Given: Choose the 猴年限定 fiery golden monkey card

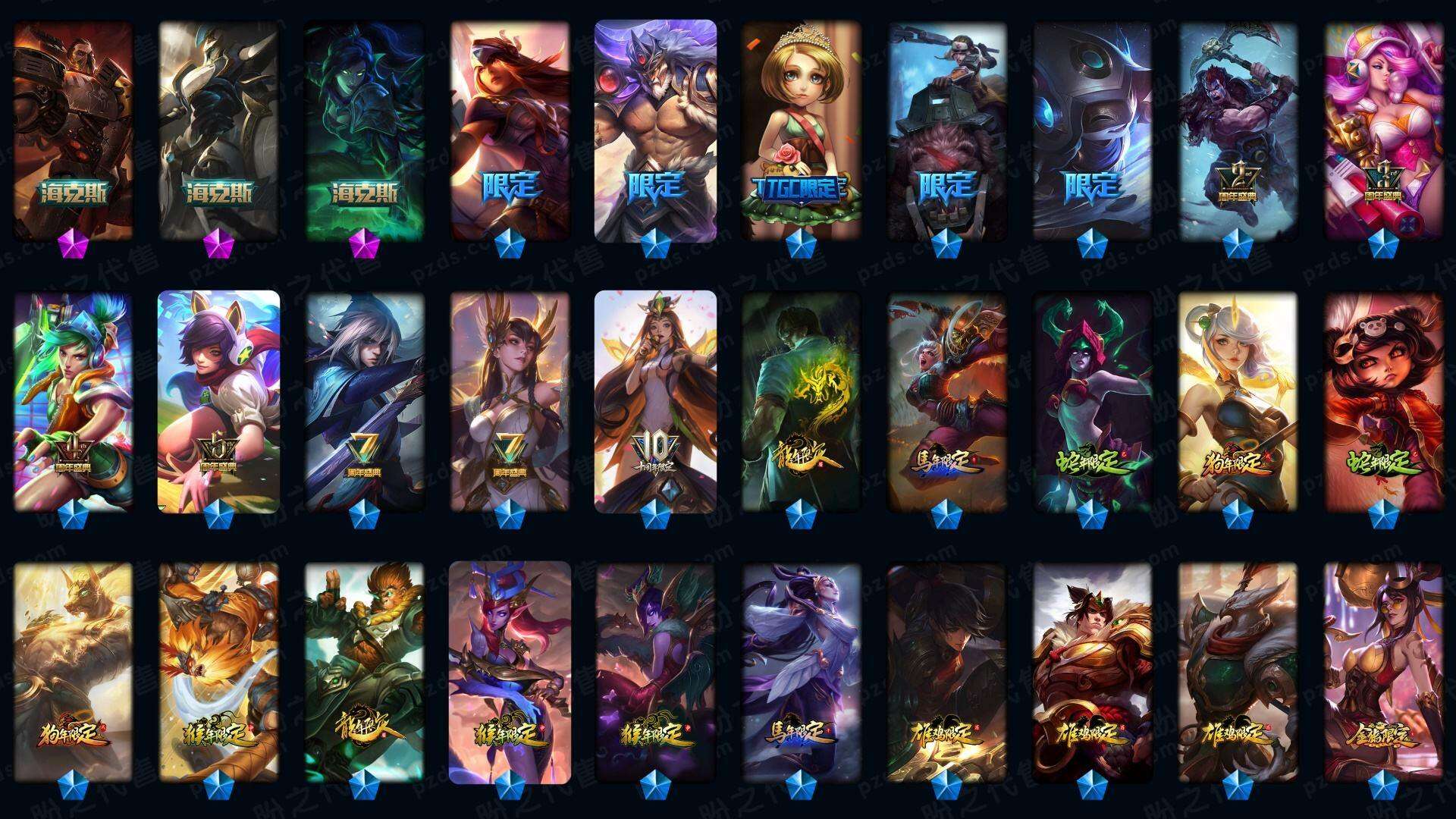Looking at the screenshot, I should coord(218,672).
